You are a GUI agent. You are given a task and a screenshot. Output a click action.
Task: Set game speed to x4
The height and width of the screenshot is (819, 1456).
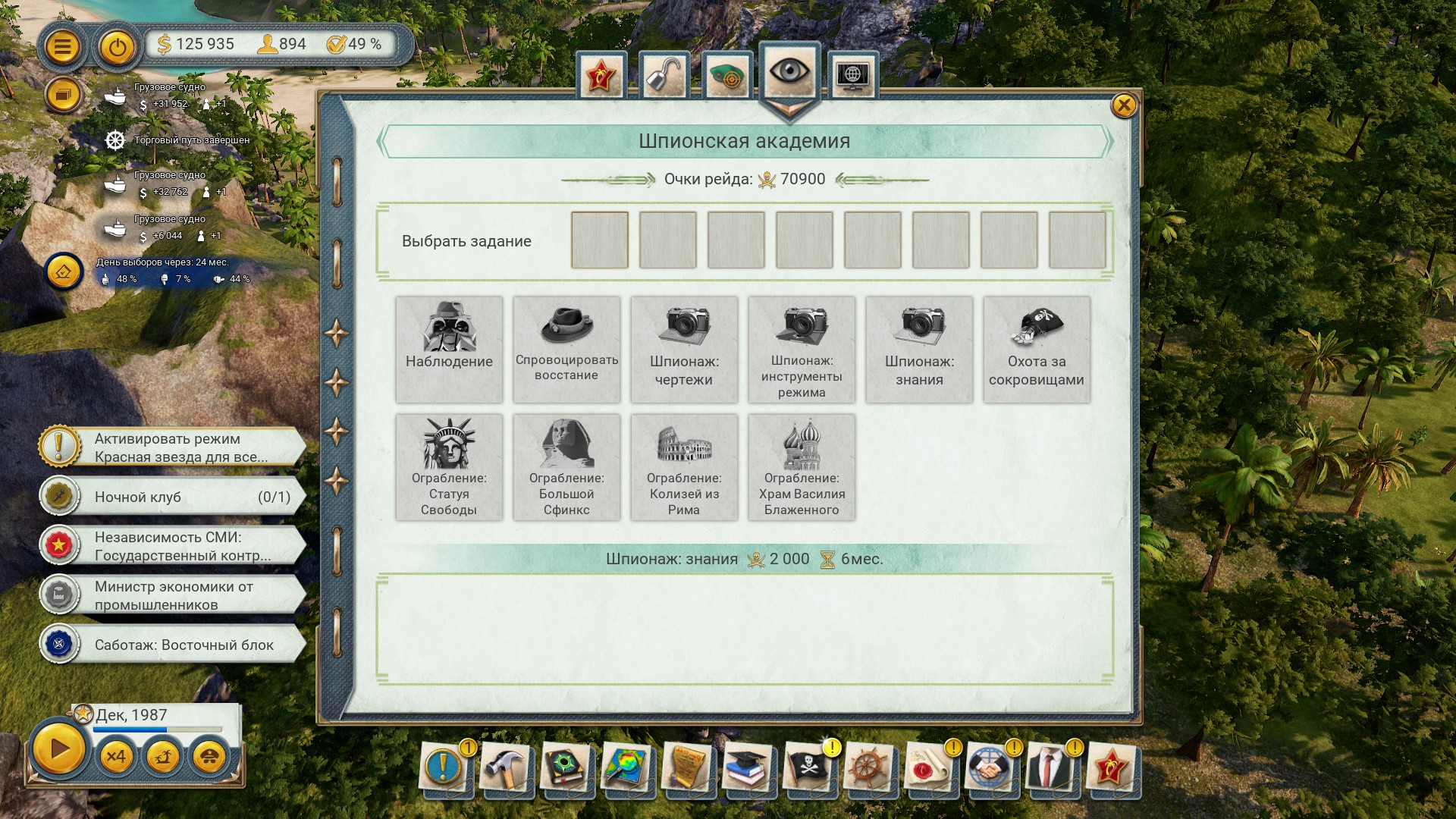click(116, 756)
